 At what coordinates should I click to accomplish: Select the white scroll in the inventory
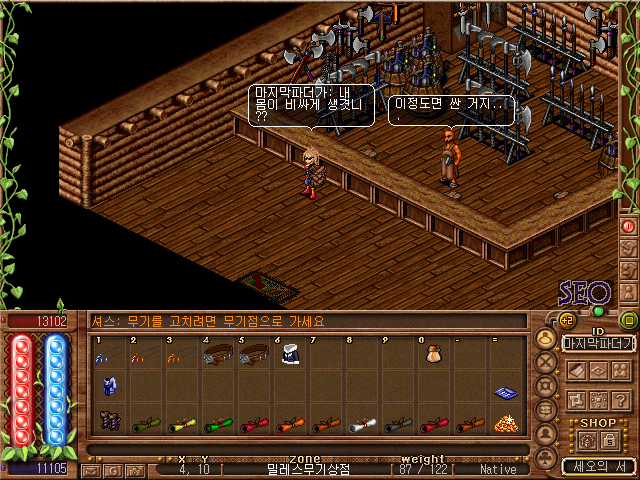[362, 422]
